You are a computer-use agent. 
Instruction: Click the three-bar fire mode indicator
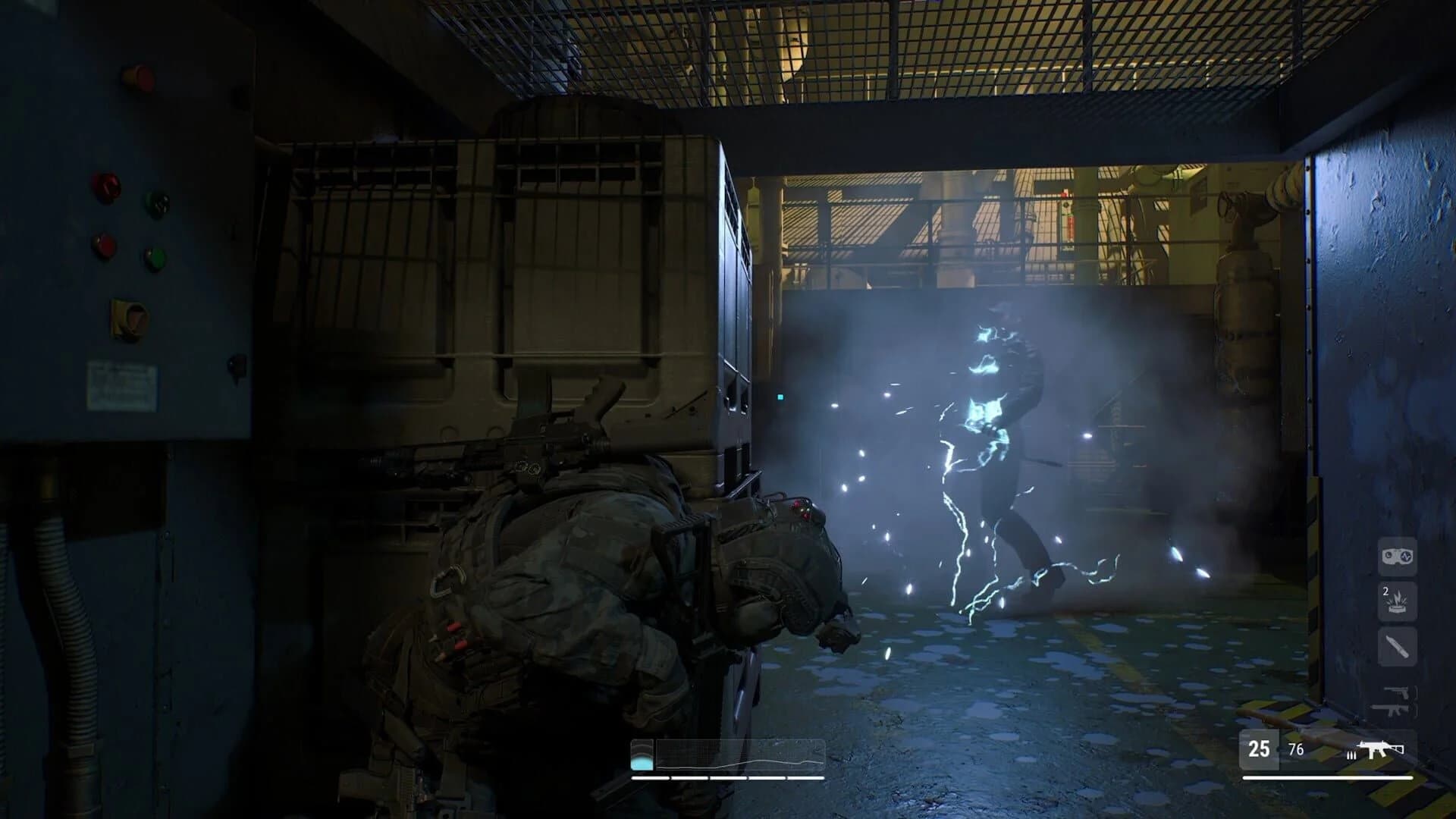(x=1351, y=756)
